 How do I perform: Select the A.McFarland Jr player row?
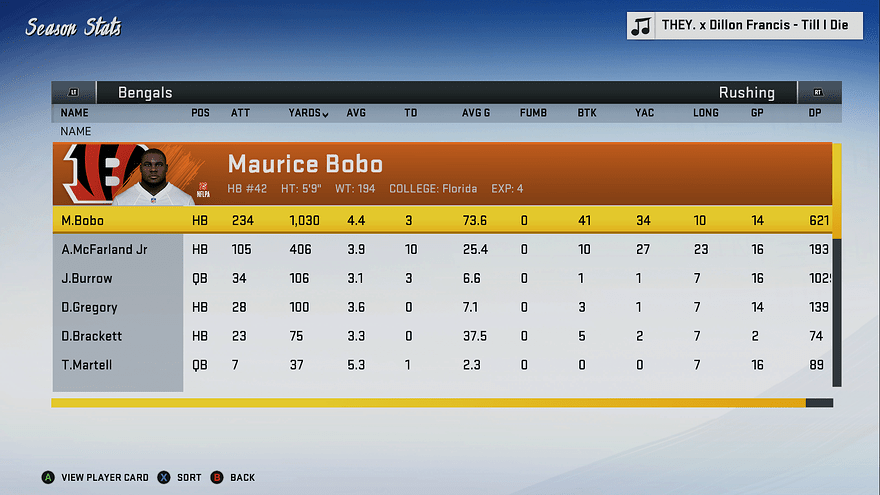440,249
